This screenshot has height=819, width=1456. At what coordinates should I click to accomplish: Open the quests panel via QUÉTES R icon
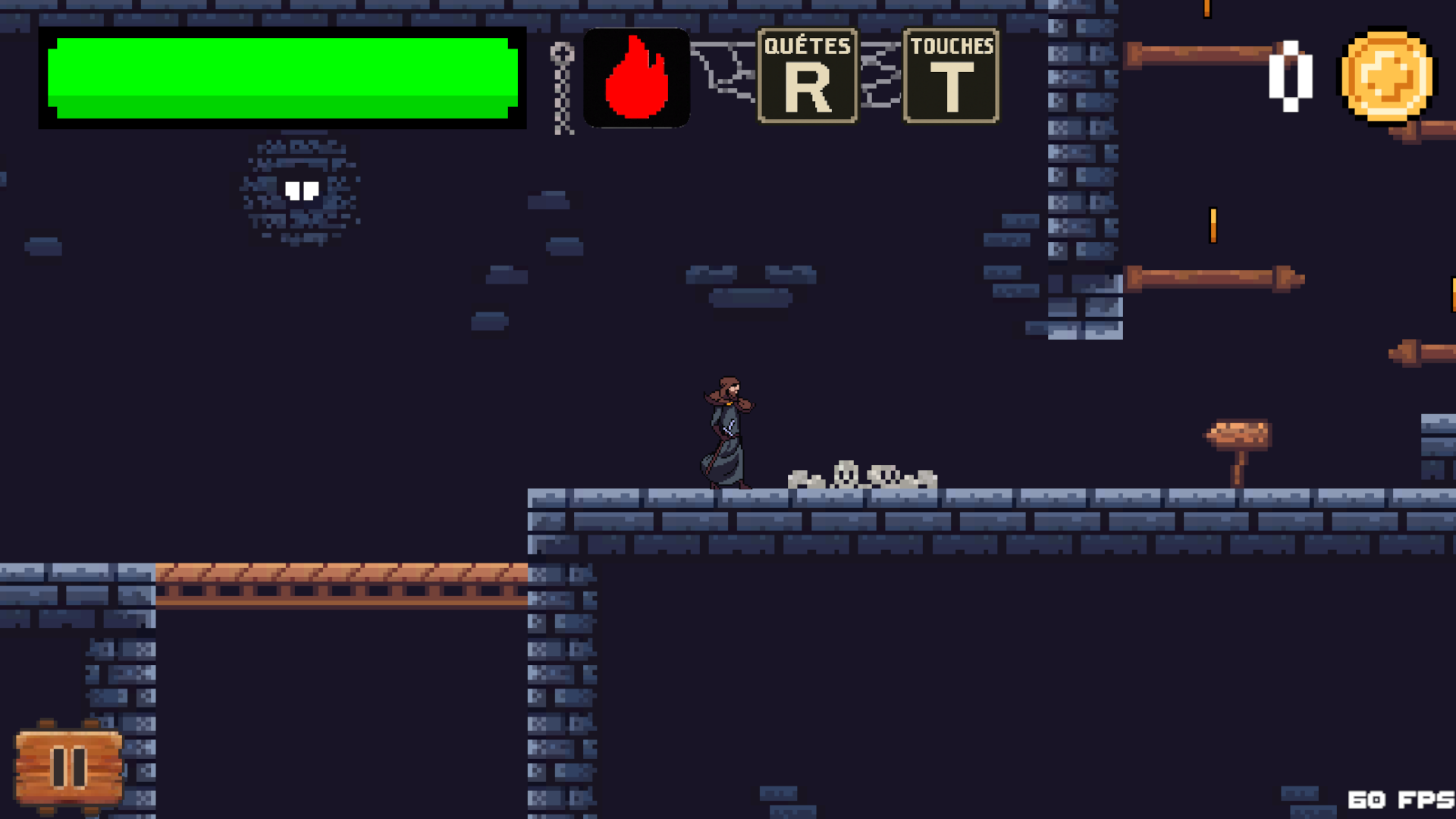click(x=806, y=75)
